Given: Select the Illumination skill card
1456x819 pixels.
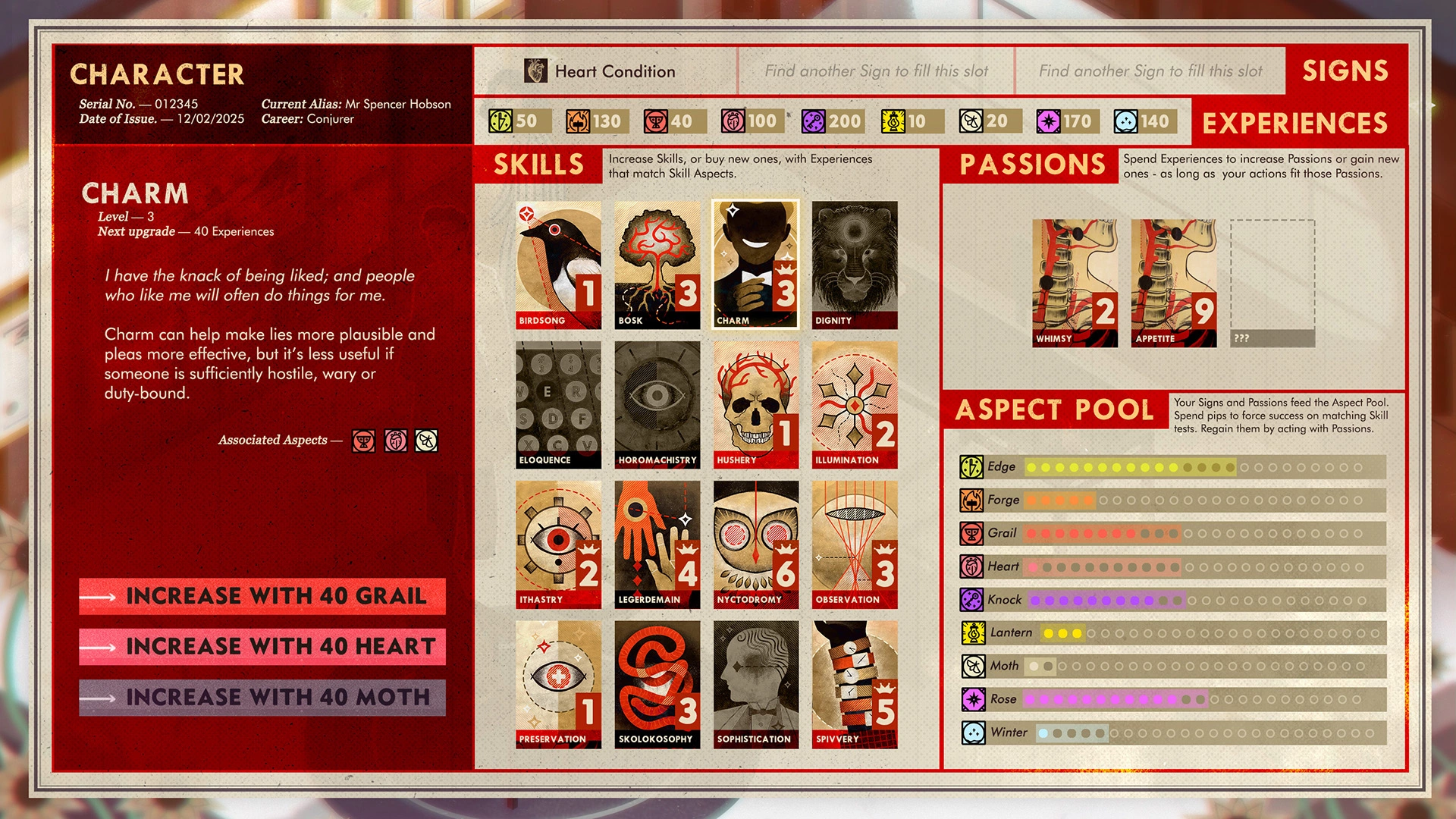Looking at the screenshot, I should point(855,404).
